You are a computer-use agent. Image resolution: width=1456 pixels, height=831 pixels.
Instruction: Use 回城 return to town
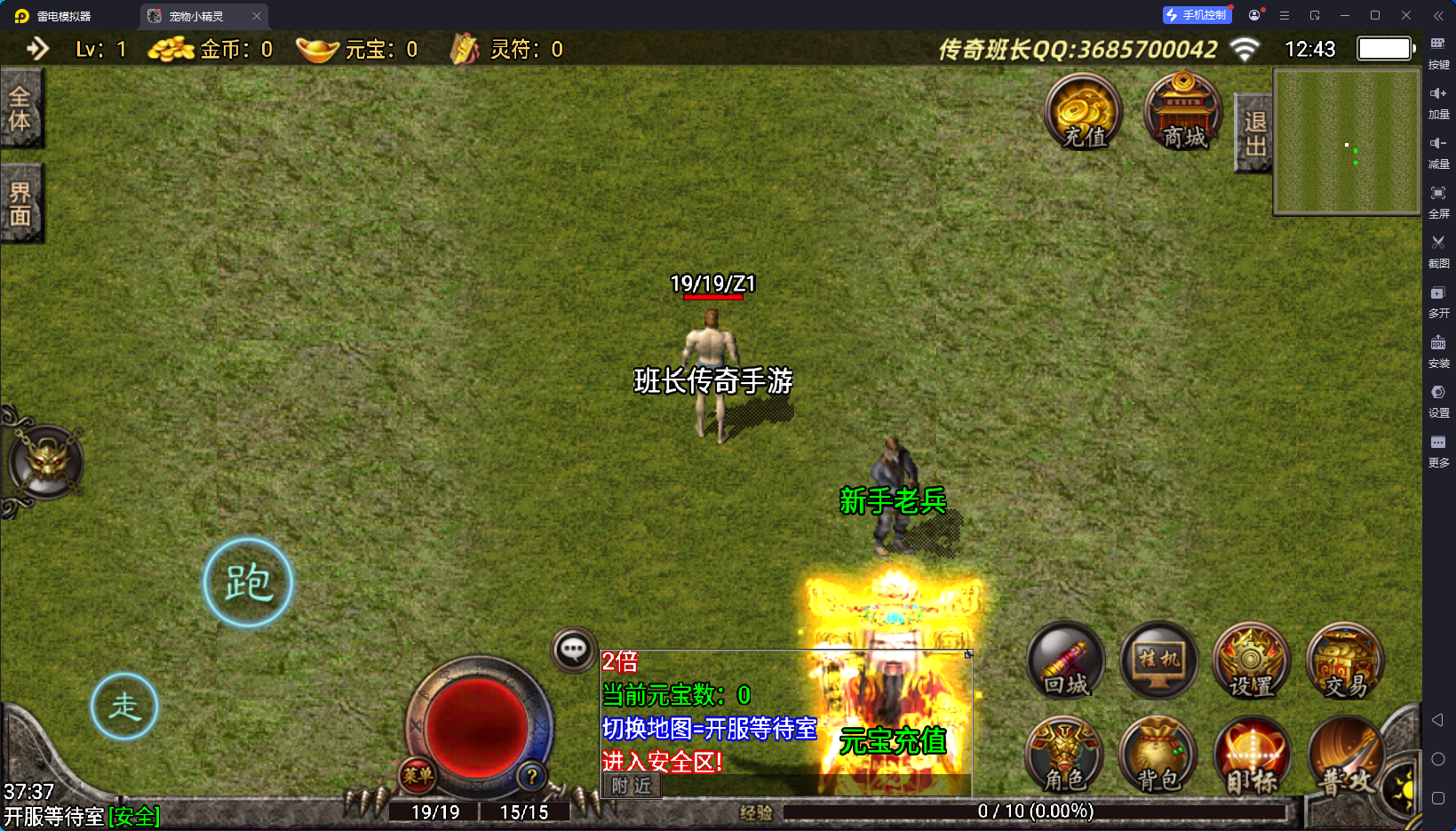[1065, 661]
